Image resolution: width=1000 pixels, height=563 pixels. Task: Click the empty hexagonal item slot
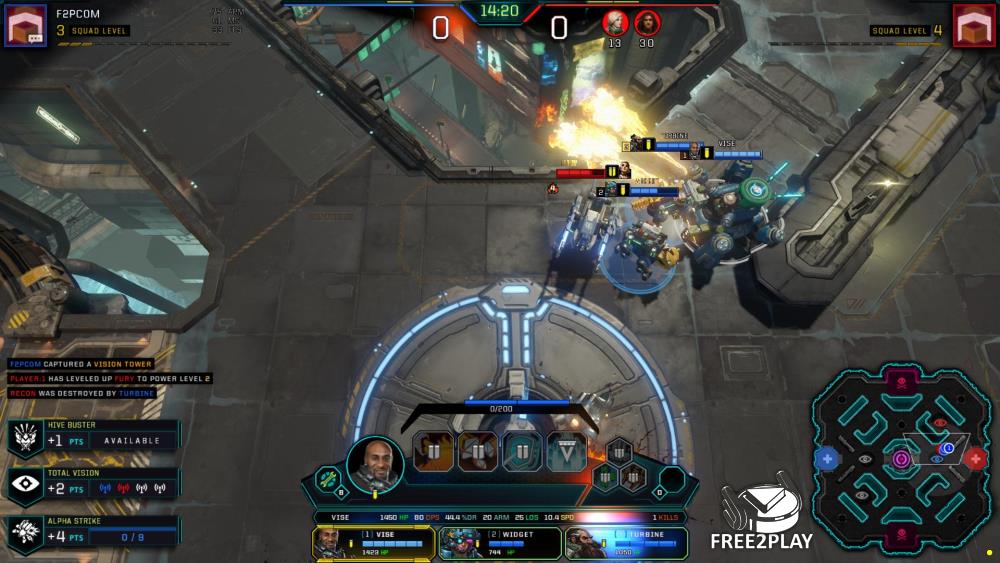tap(672, 479)
